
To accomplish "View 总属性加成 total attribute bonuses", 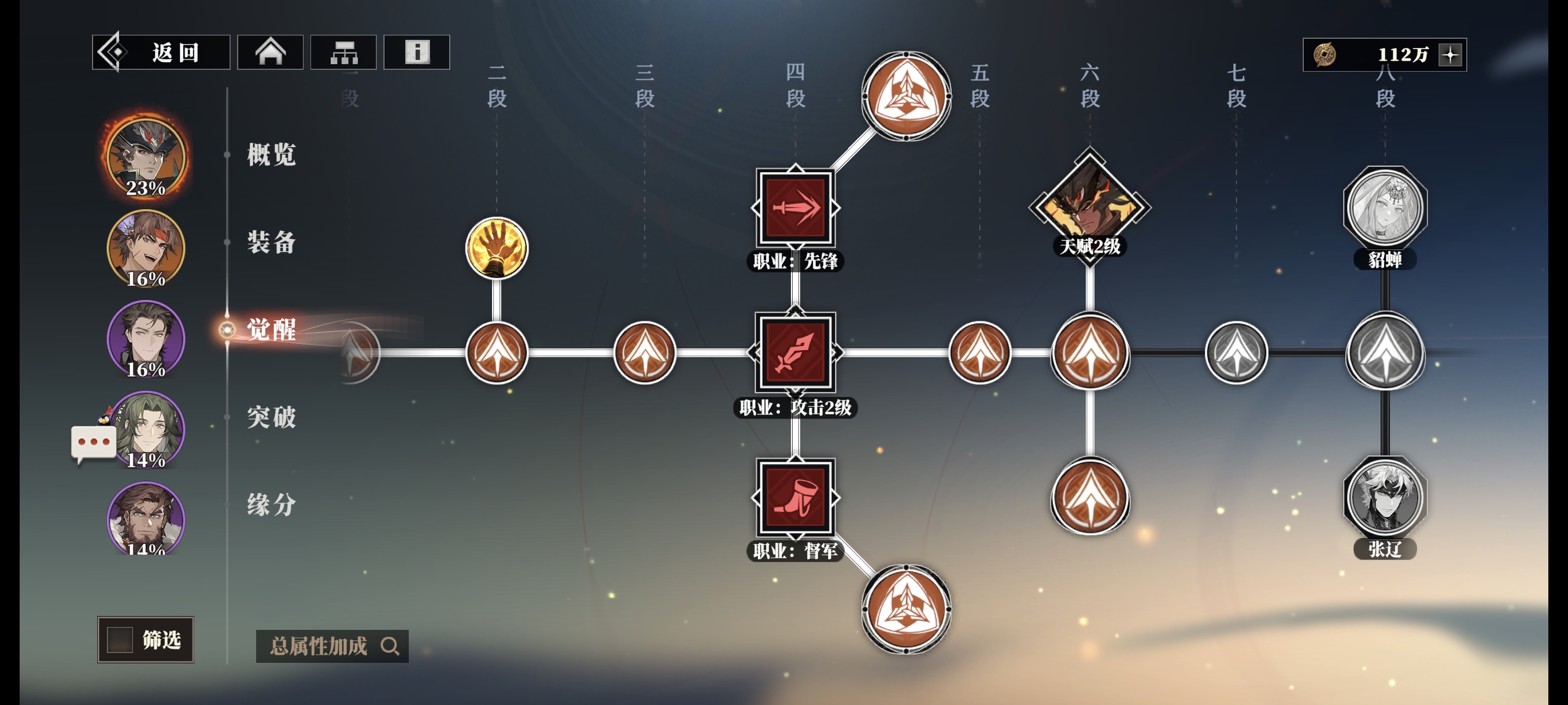I will 332,646.
